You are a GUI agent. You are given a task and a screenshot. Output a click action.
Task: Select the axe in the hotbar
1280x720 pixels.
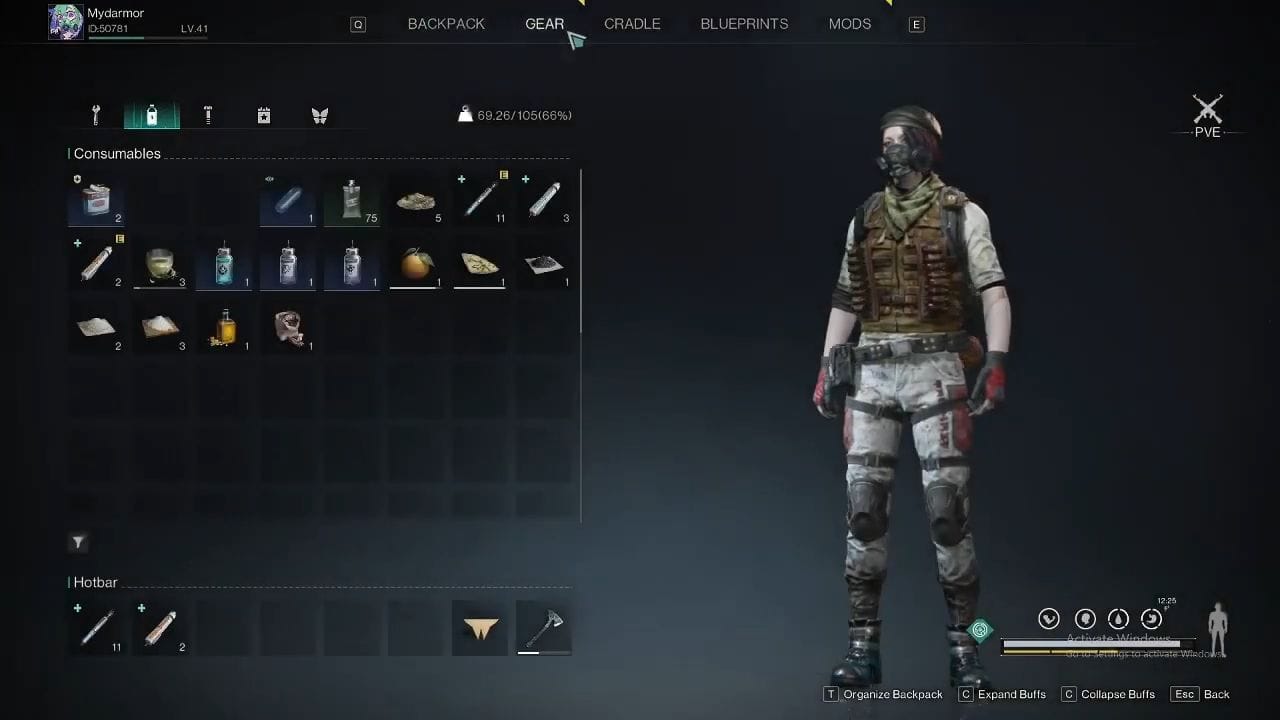pyautogui.click(x=543, y=627)
